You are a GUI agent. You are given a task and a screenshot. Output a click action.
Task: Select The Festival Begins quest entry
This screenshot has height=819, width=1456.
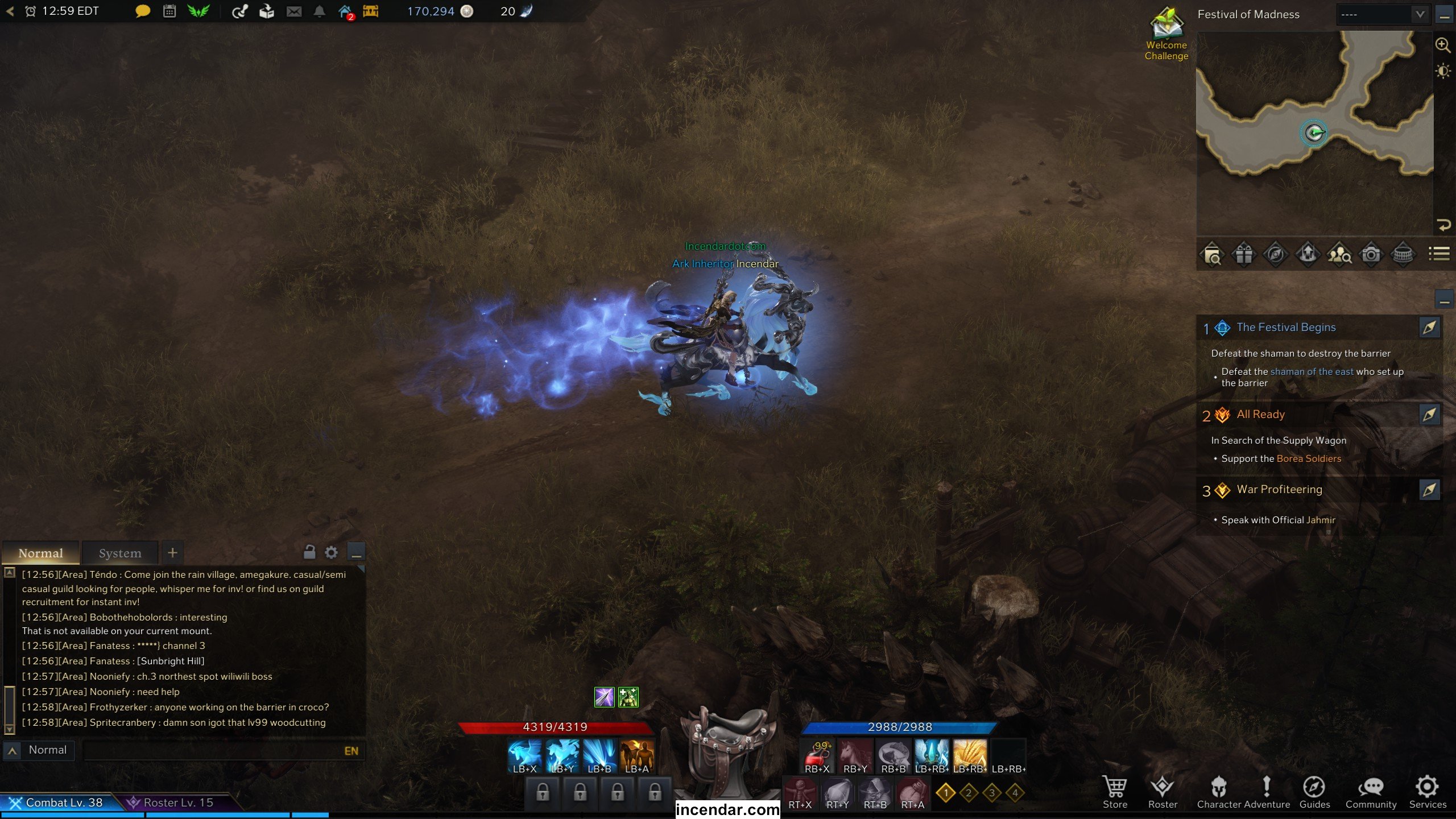click(x=1285, y=328)
